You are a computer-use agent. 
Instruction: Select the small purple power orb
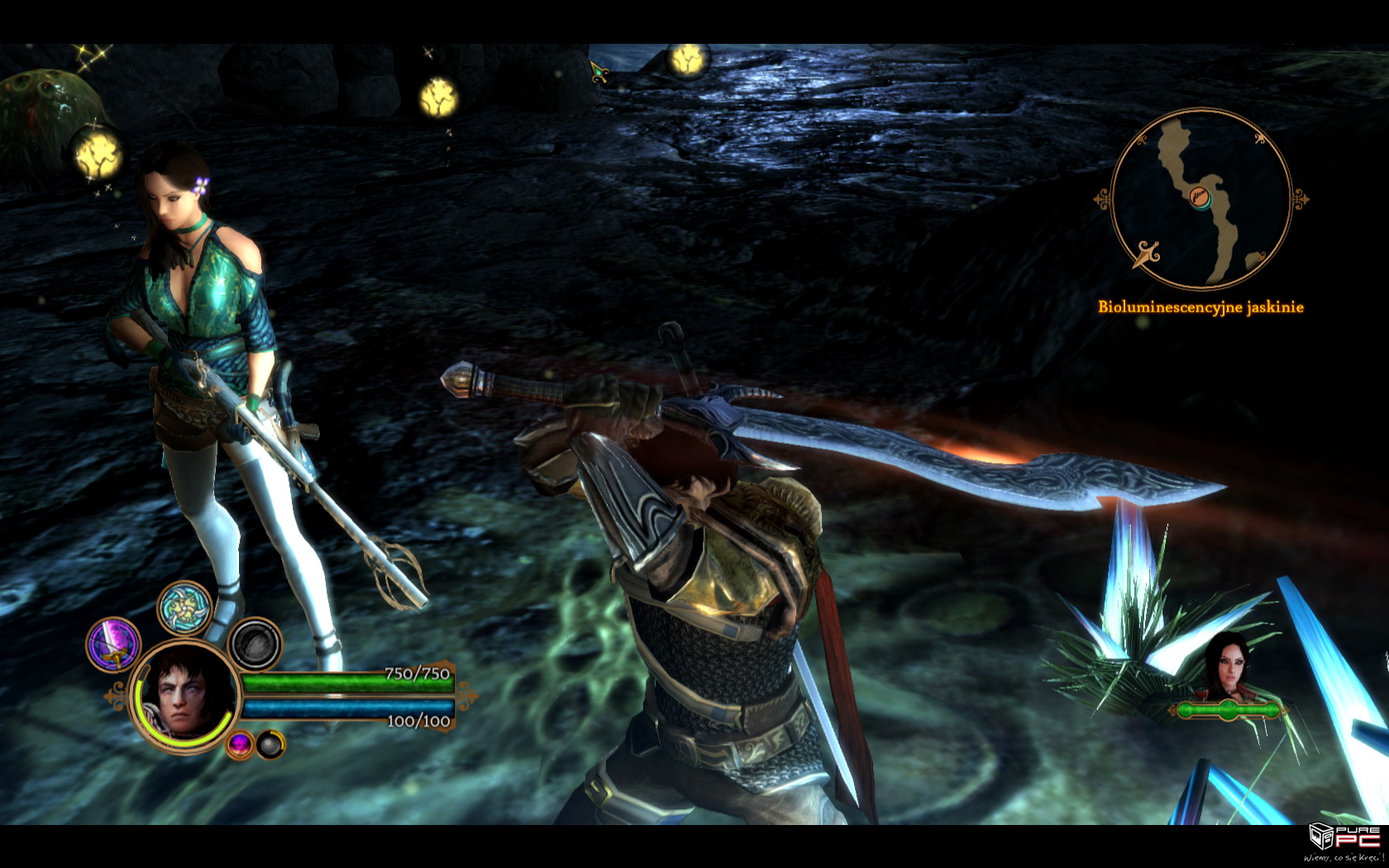240,744
